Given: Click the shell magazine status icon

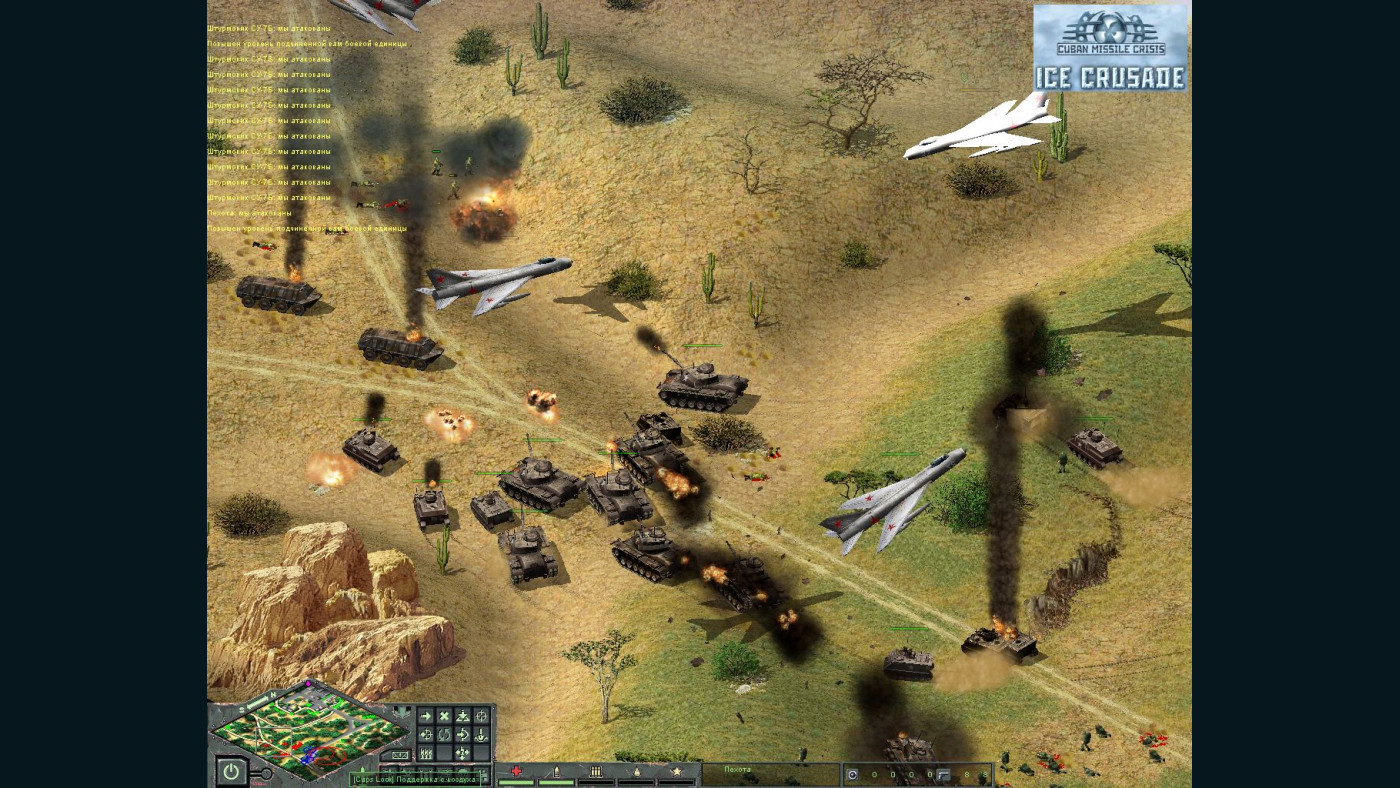Looking at the screenshot, I should click(x=596, y=771).
